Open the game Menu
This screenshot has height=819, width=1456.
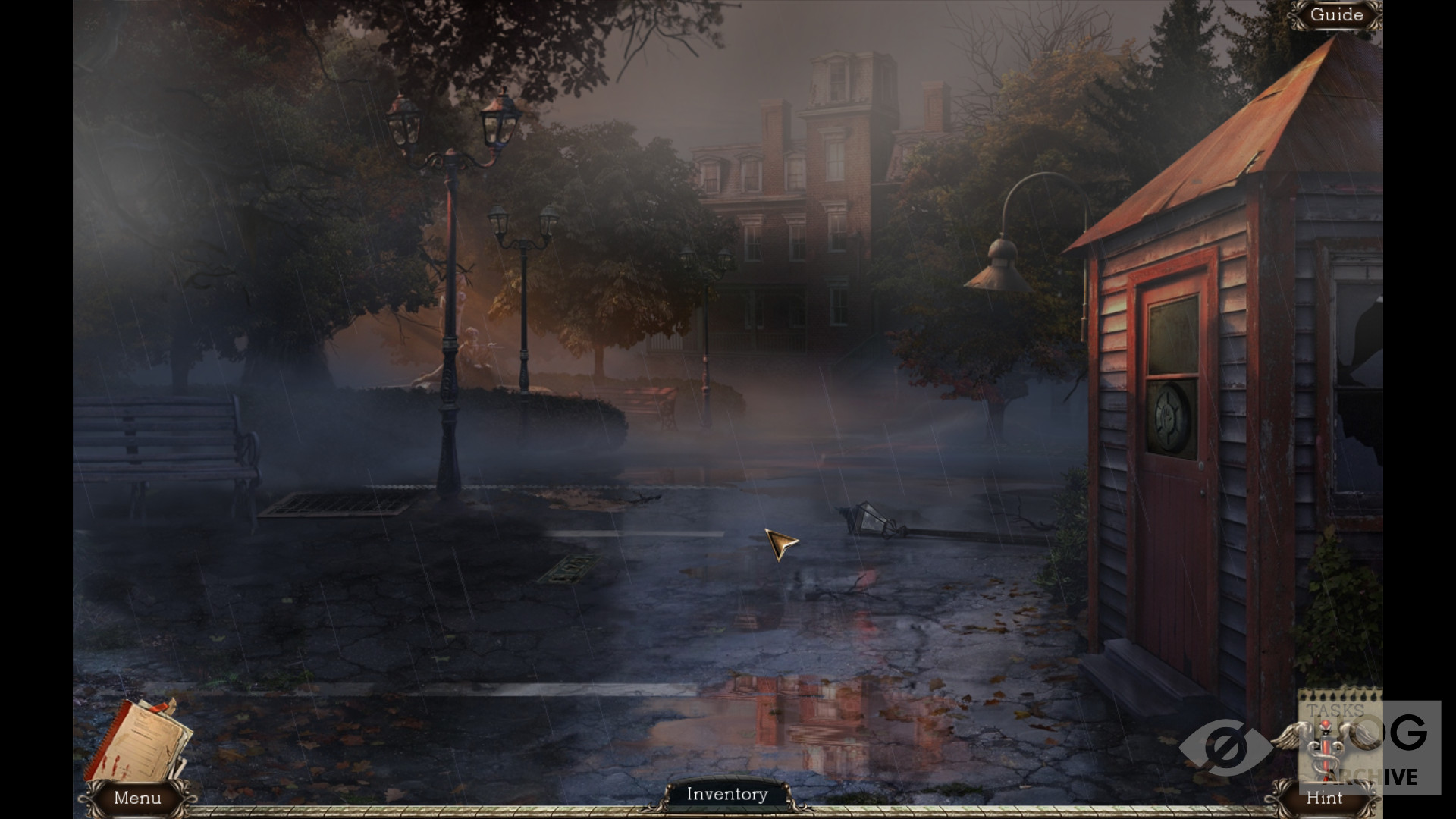click(137, 798)
